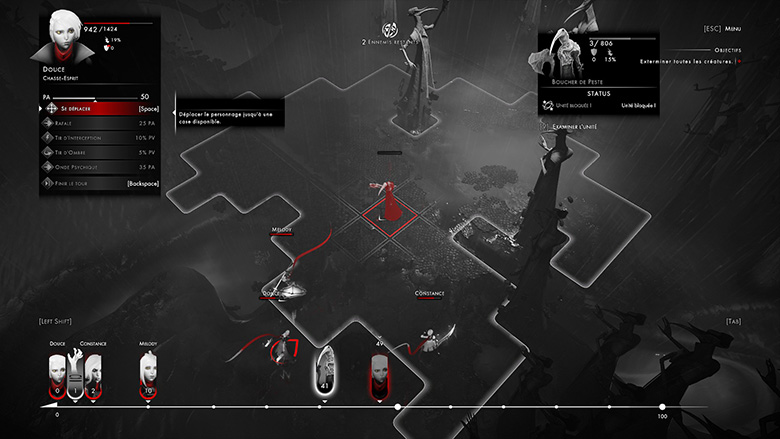Screen dimensions: 780x439
Task: Pick Milady's portrait on the turn timeline
Action: [x=148, y=372]
